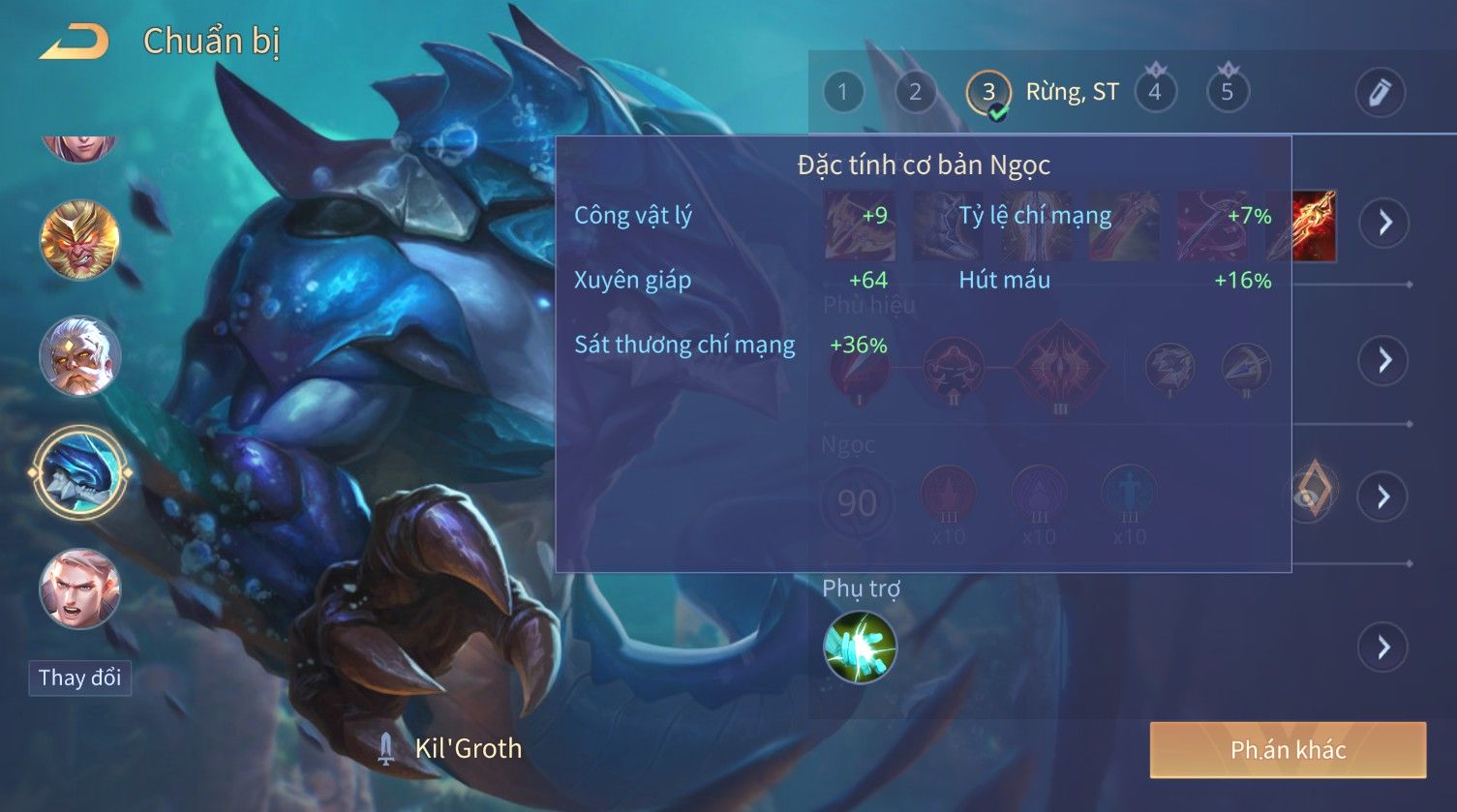The image size is (1457, 812).
Task: Select locked loadout preset 5
Action: point(1227,92)
